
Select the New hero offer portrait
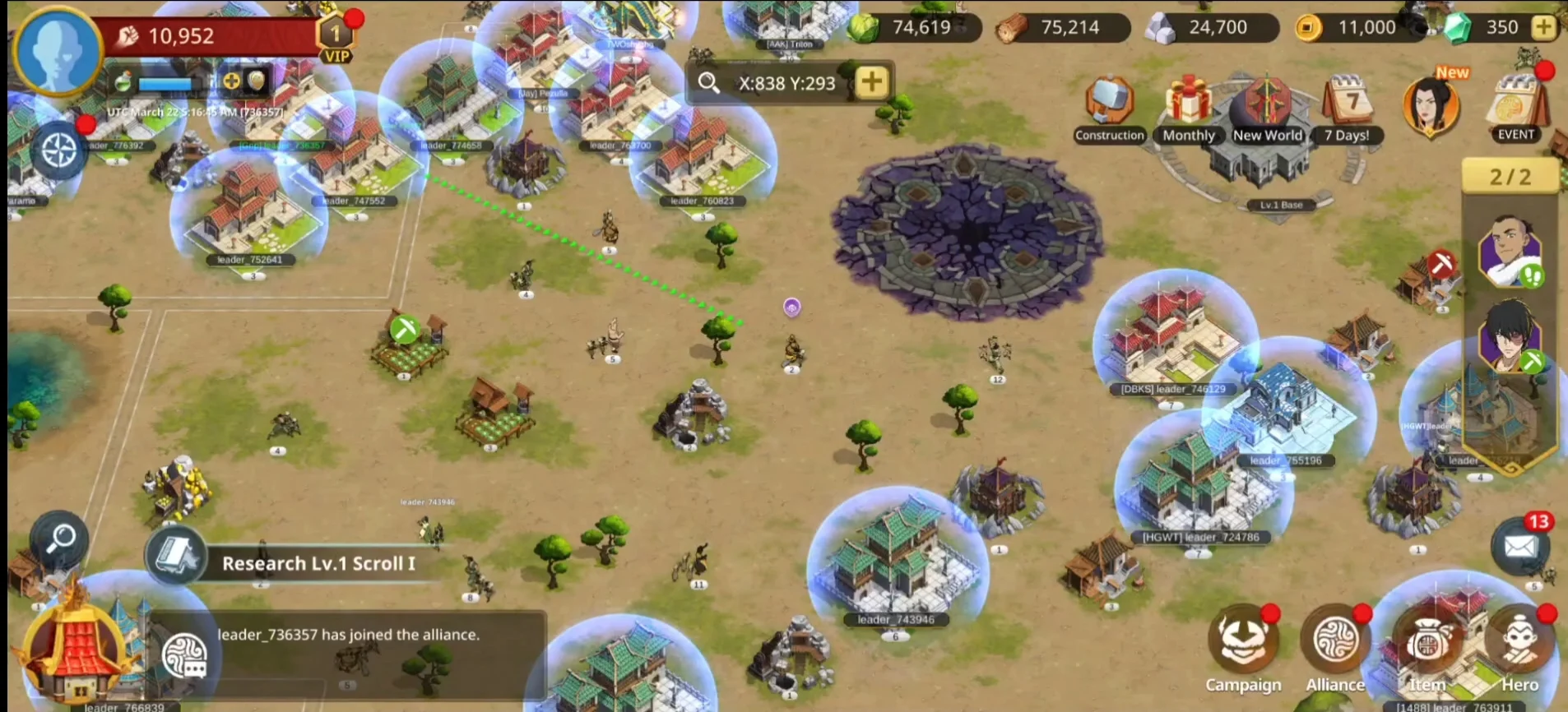pyautogui.click(x=1431, y=105)
